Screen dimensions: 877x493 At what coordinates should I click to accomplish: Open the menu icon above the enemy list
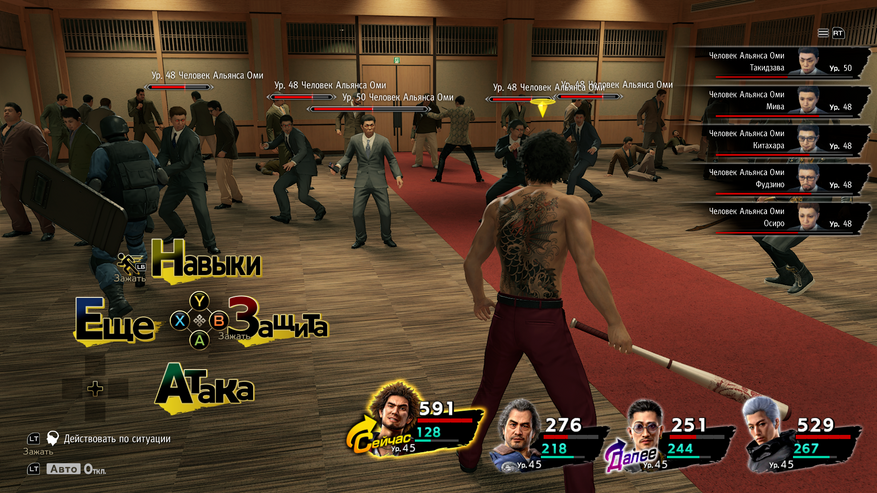823,33
